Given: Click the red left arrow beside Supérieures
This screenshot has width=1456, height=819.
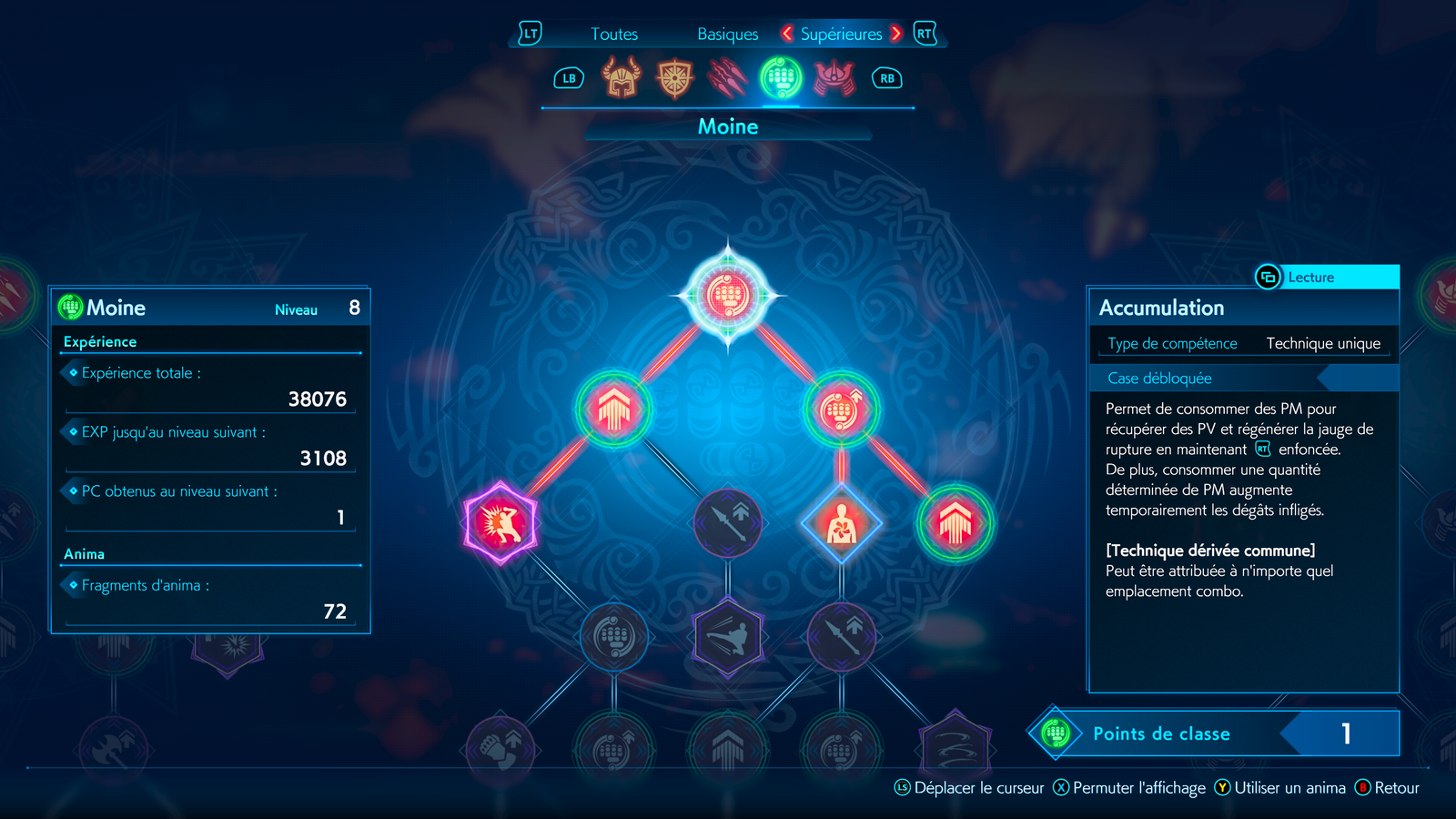Looking at the screenshot, I should pos(787,34).
